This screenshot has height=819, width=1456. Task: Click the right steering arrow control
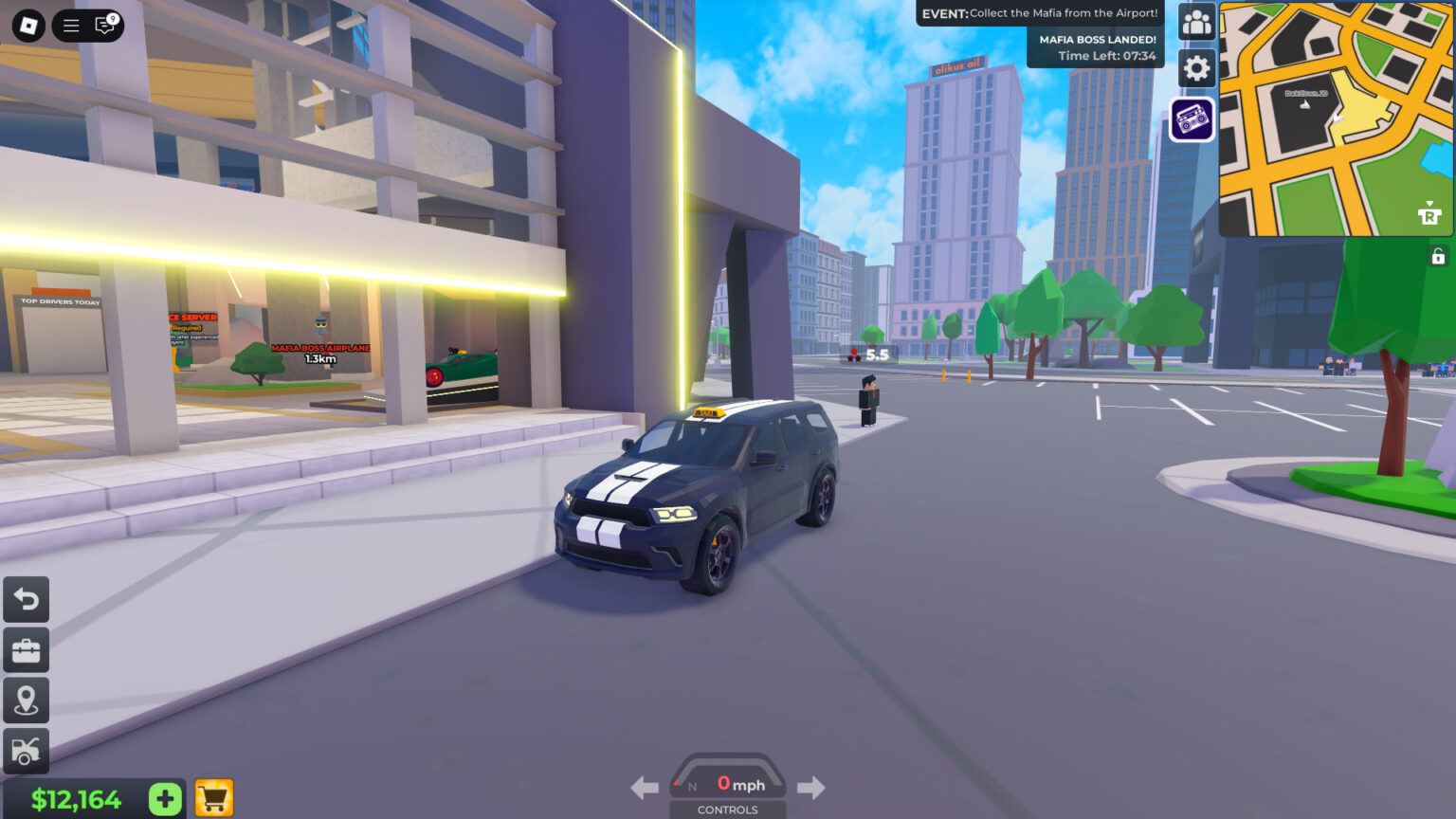811,787
